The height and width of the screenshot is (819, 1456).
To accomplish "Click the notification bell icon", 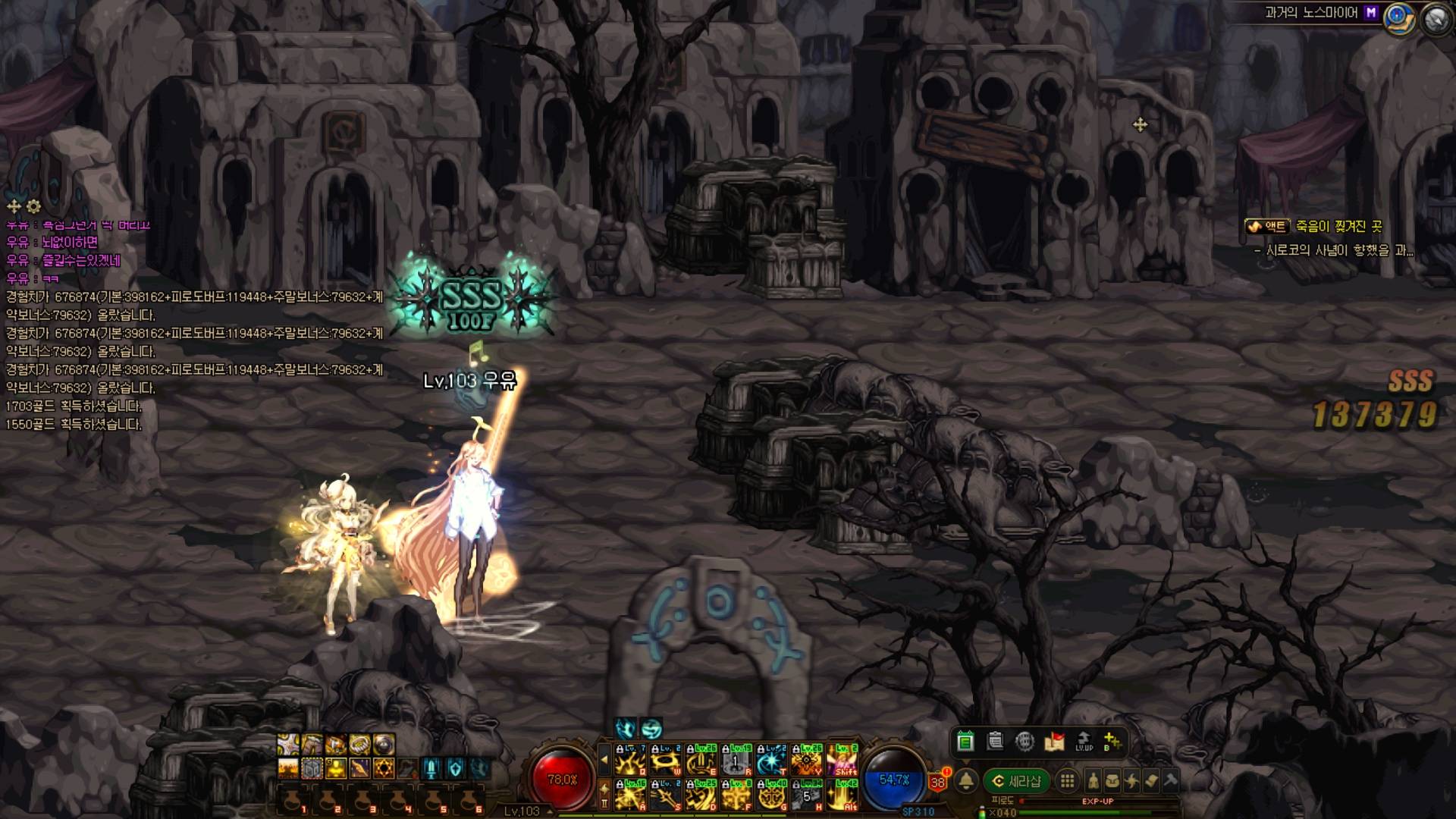I will tap(966, 781).
